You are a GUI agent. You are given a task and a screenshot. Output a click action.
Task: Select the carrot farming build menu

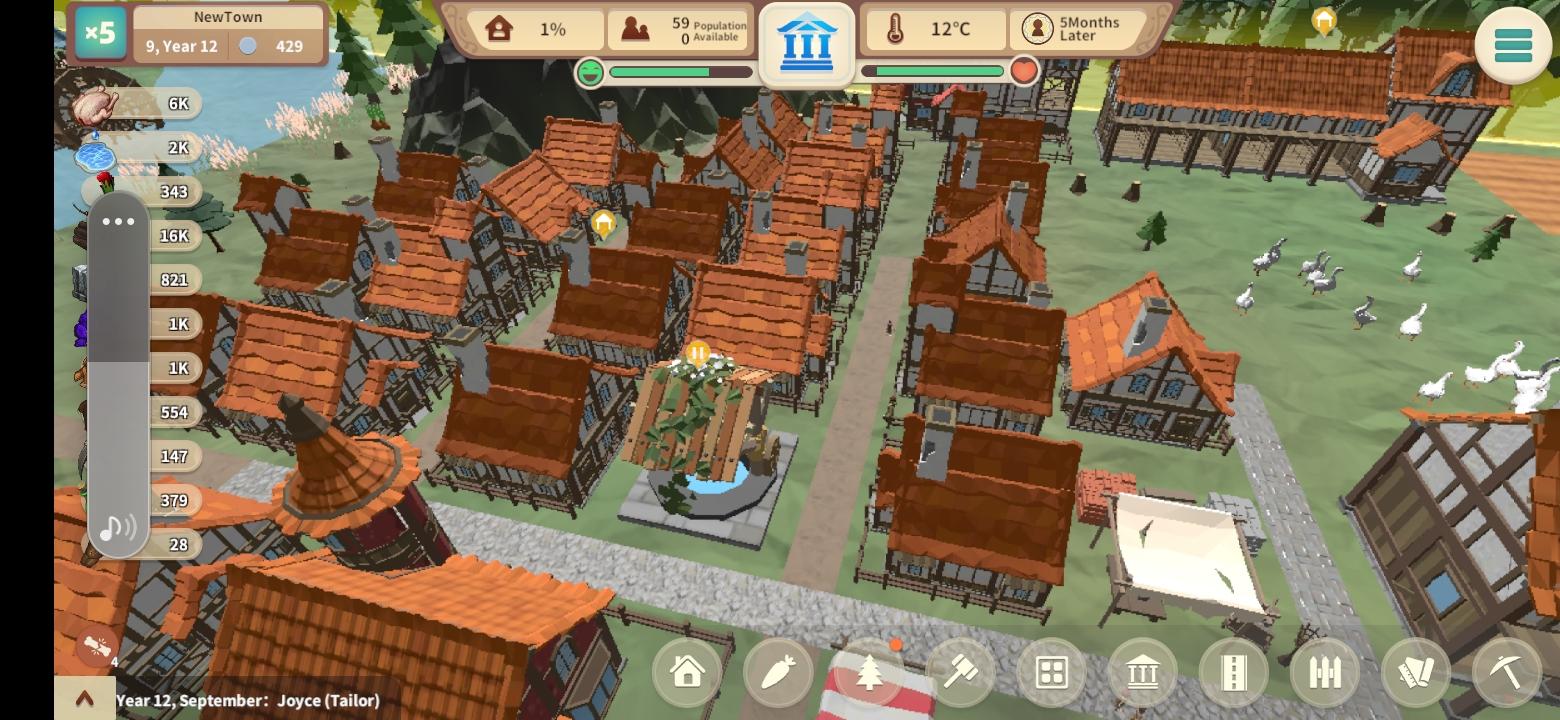[x=779, y=672]
